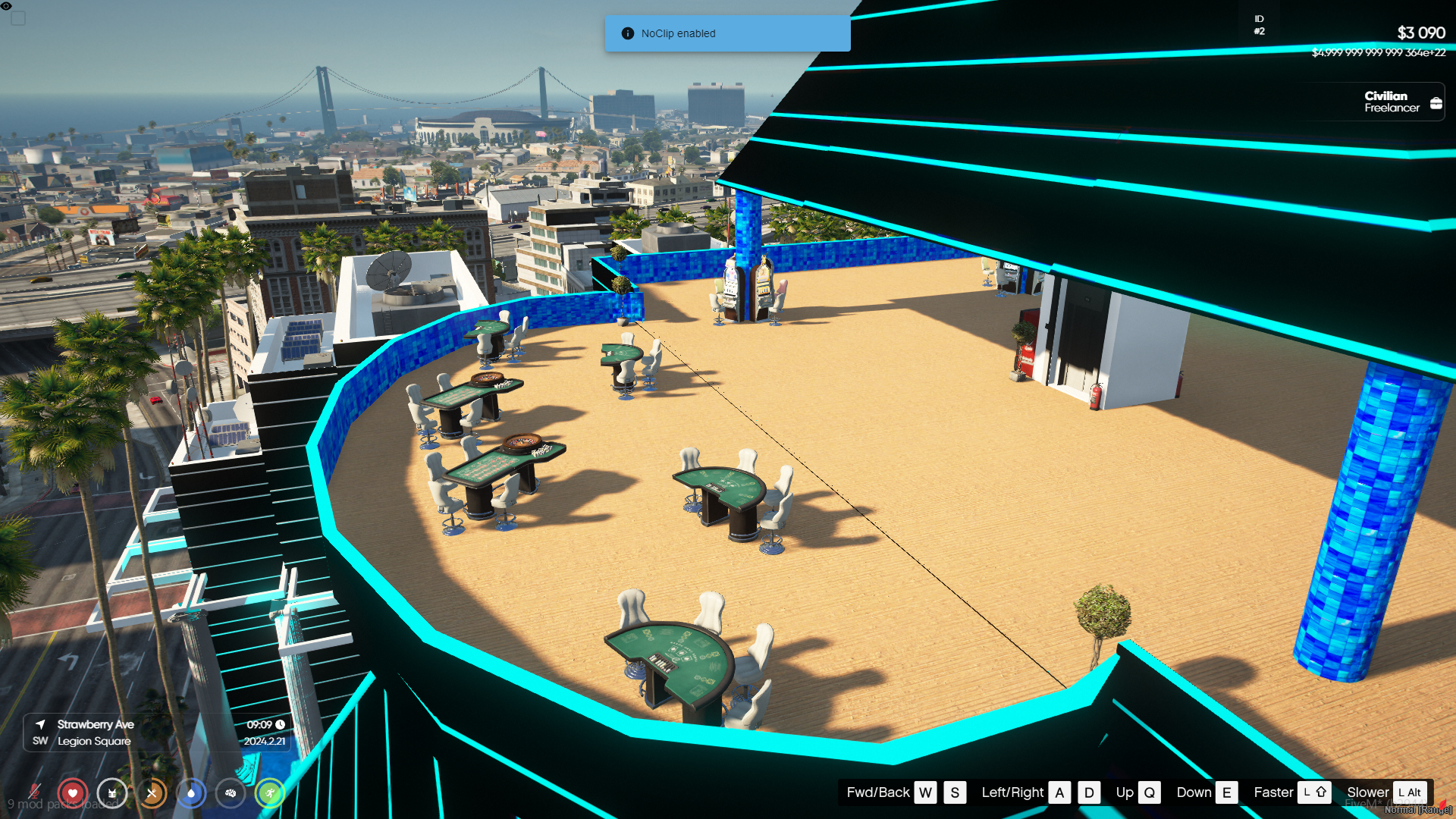Click the body armor vest icon
Image resolution: width=1456 pixels, height=819 pixels.
coord(112,793)
